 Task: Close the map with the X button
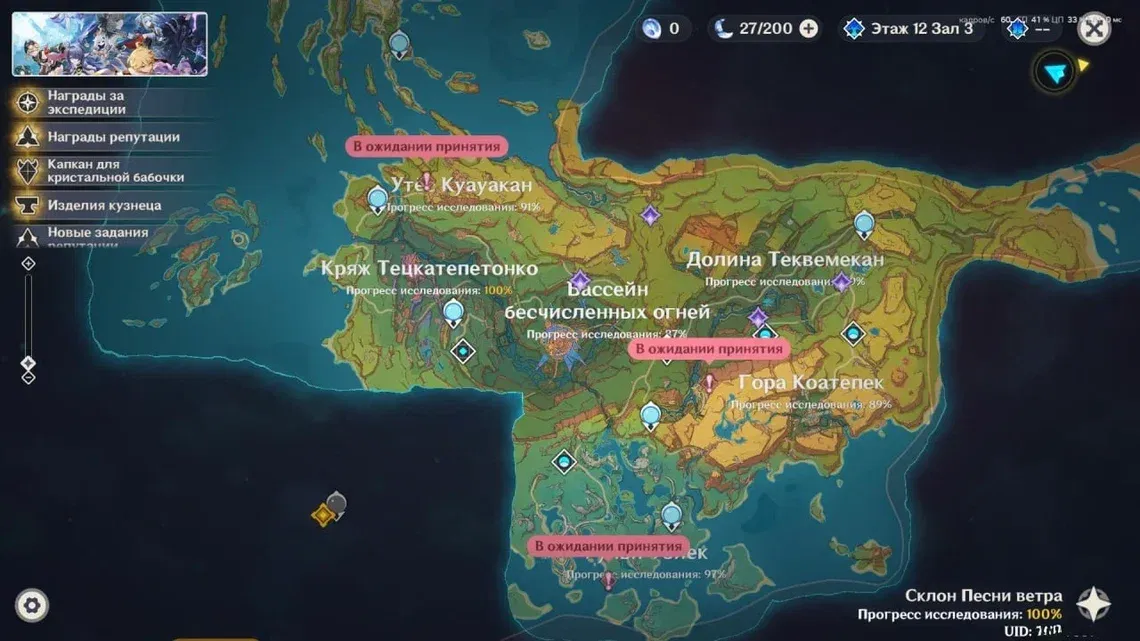pyautogui.click(x=1095, y=29)
